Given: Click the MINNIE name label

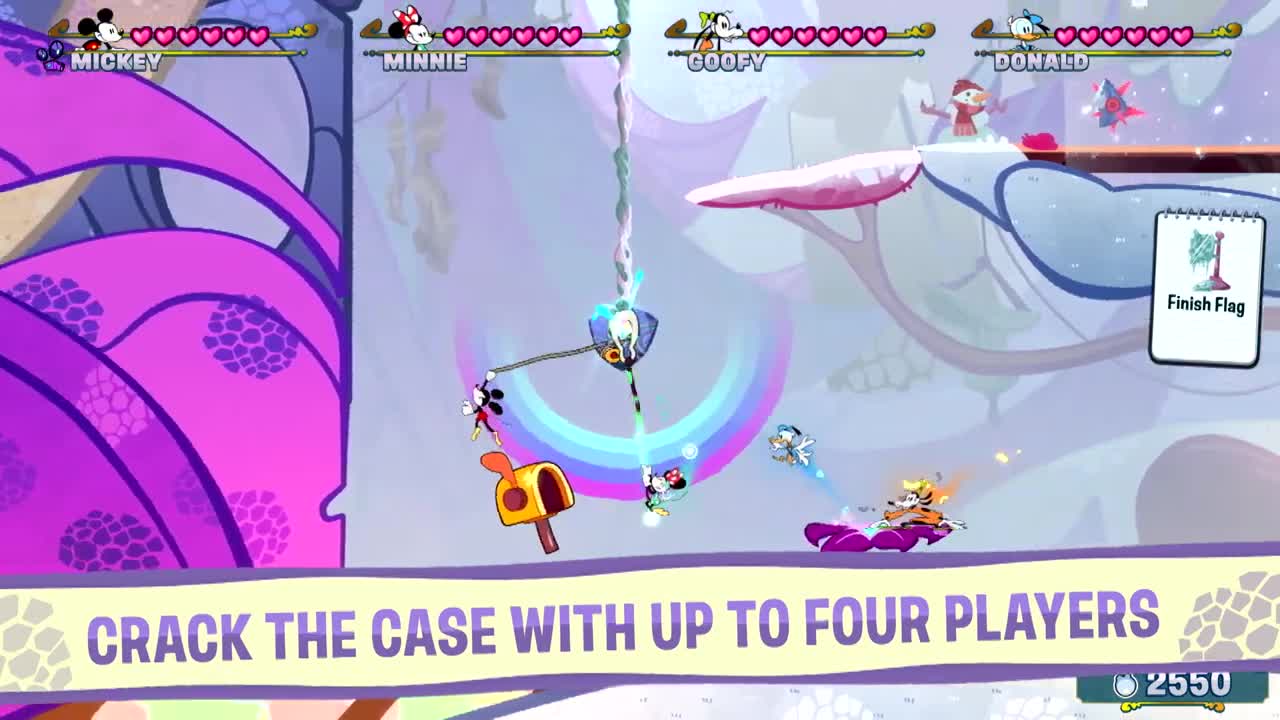Looking at the screenshot, I should tap(424, 60).
